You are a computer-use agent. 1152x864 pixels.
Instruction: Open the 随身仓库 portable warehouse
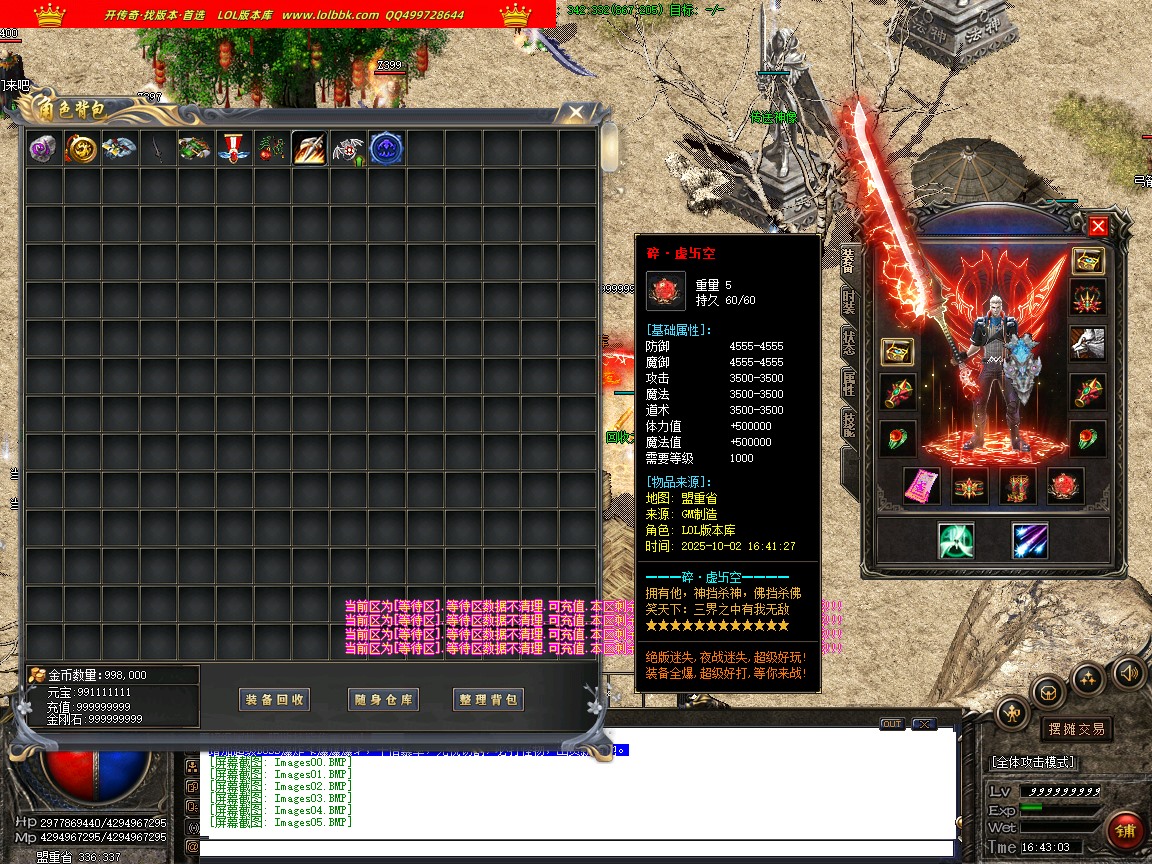pyautogui.click(x=383, y=700)
